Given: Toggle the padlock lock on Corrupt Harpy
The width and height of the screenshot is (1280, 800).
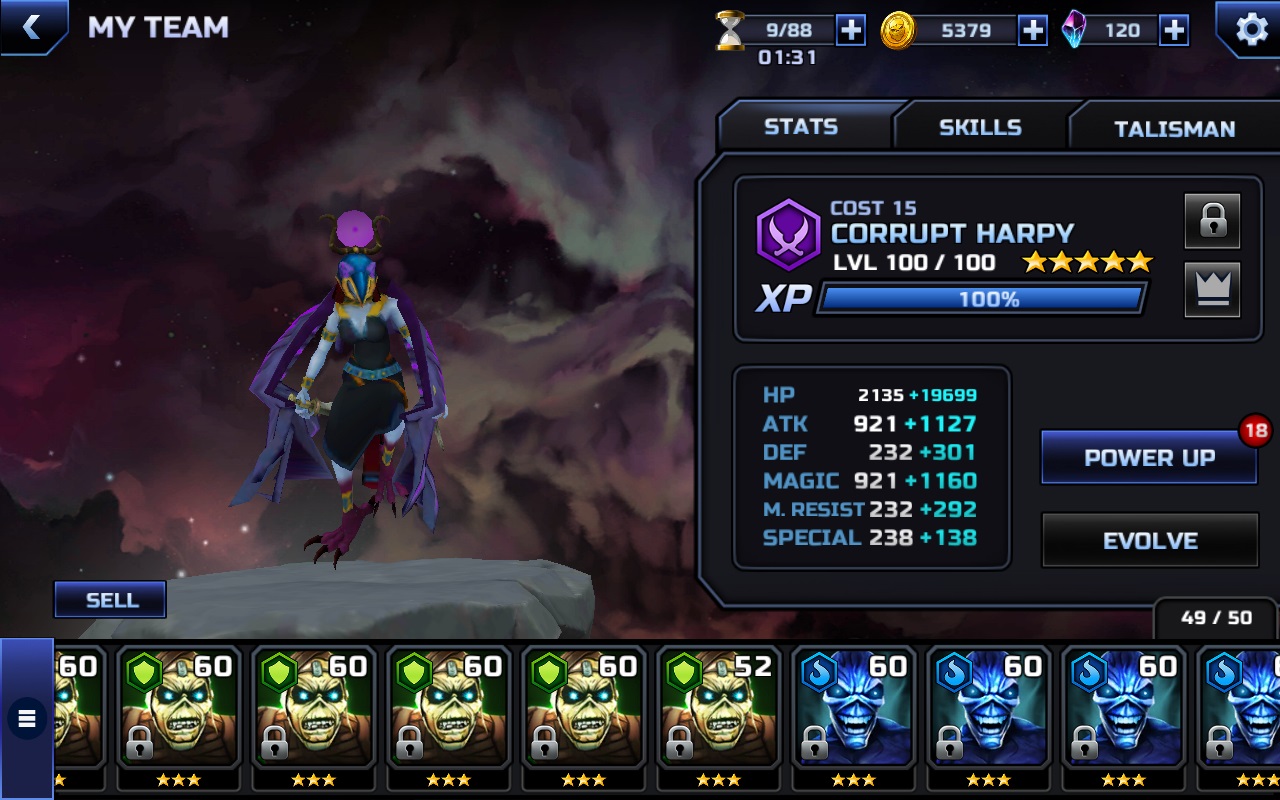Looking at the screenshot, I should tap(1212, 221).
